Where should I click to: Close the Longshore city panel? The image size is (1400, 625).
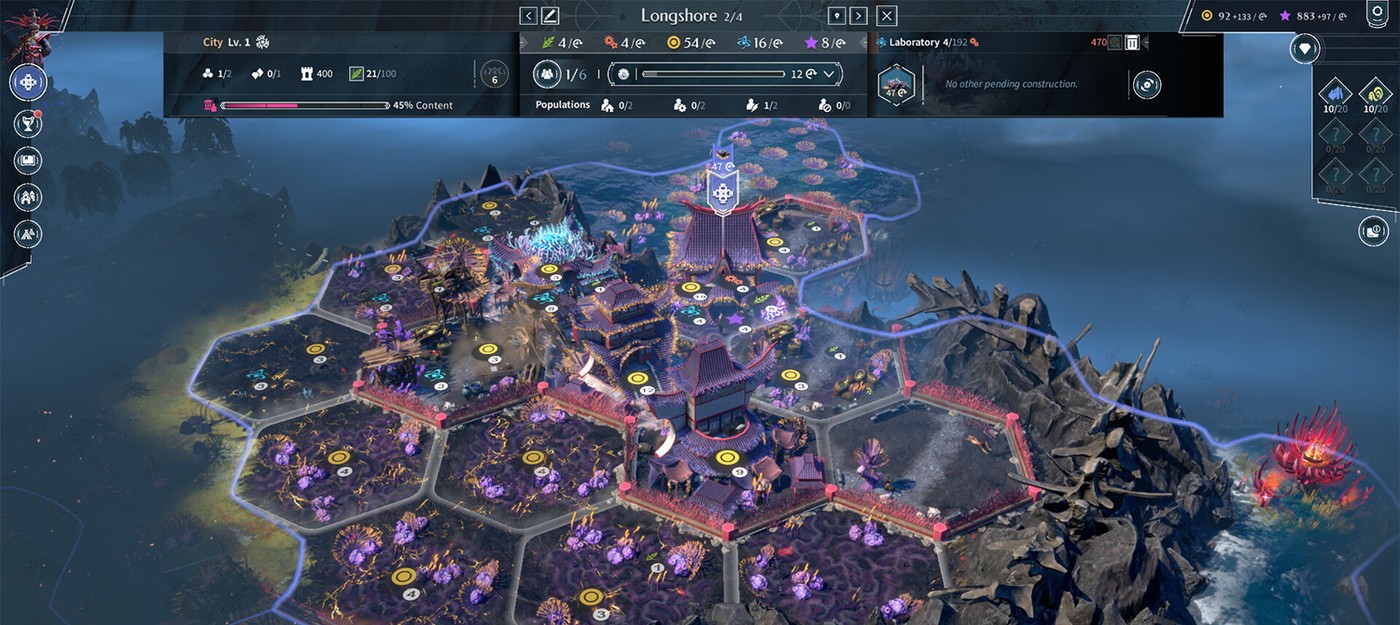pyautogui.click(x=887, y=16)
